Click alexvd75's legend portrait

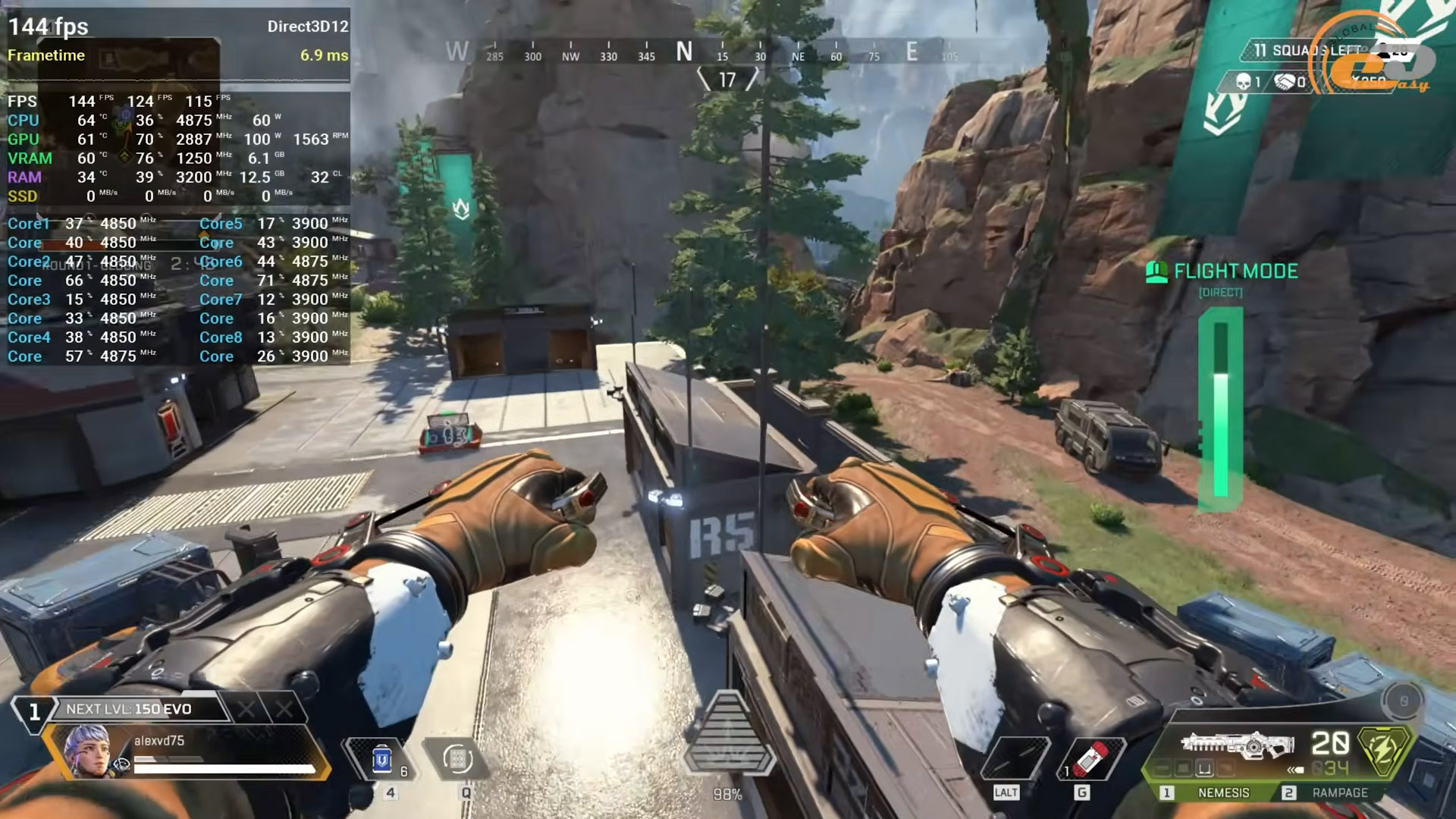tap(87, 751)
